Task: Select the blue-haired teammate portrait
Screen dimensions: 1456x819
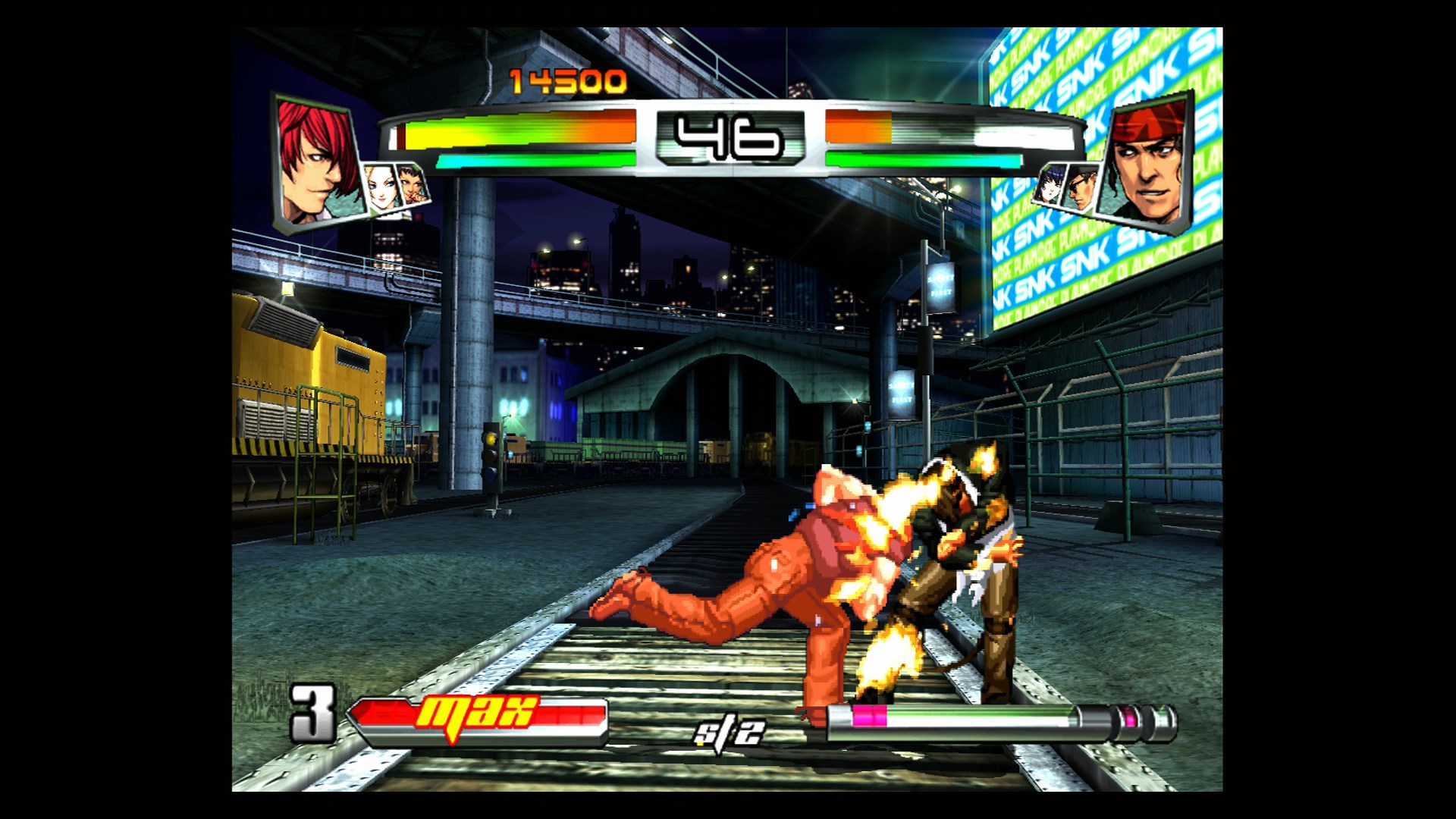Action: click(x=1049, y=186)
